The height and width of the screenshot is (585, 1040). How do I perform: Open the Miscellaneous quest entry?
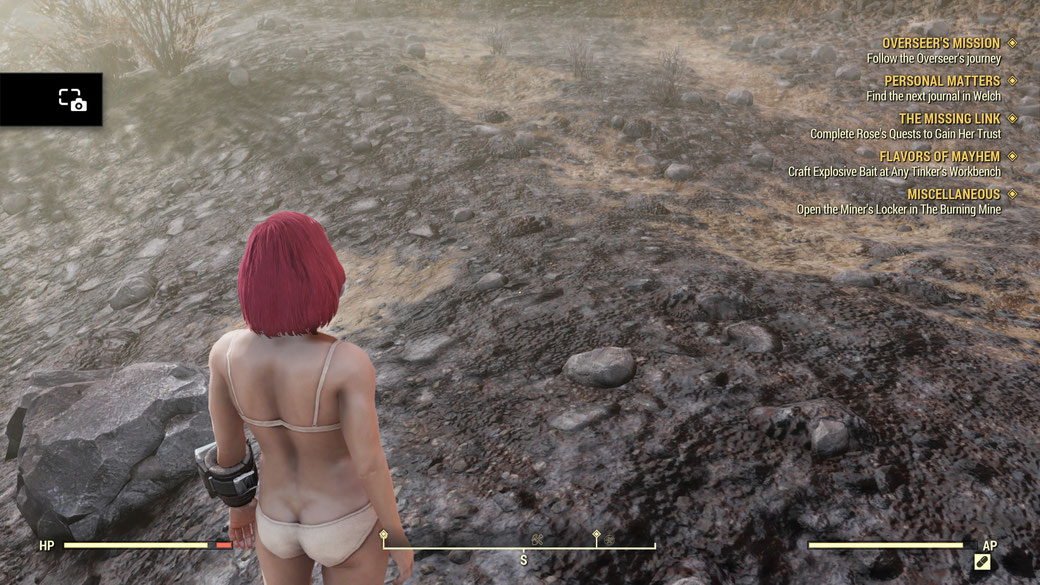pyautogui.click(x=953, y=194)
